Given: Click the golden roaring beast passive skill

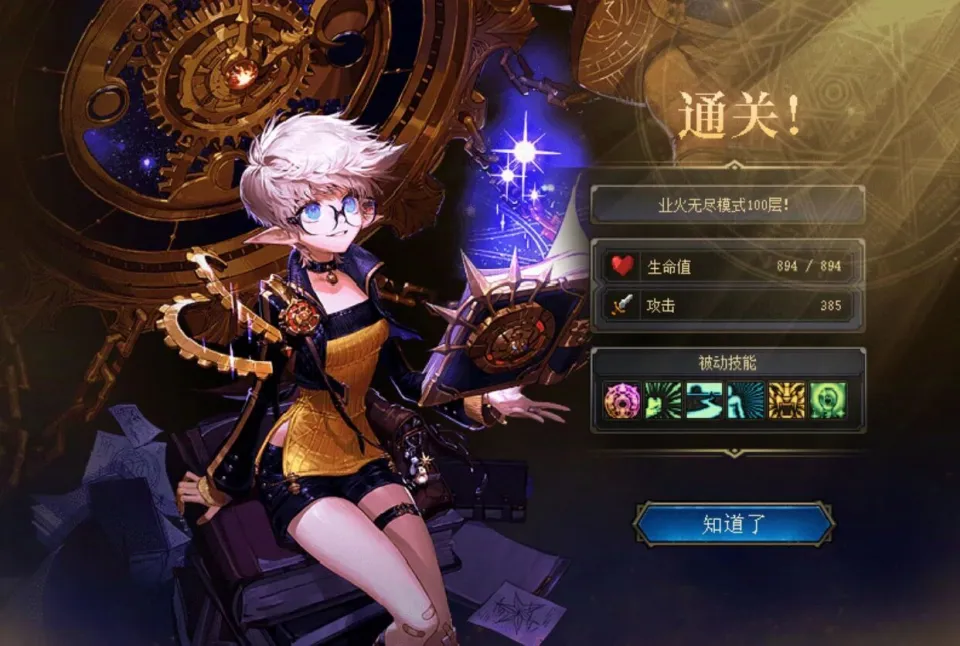Looking at the screenshot, I should coord(786,400).
